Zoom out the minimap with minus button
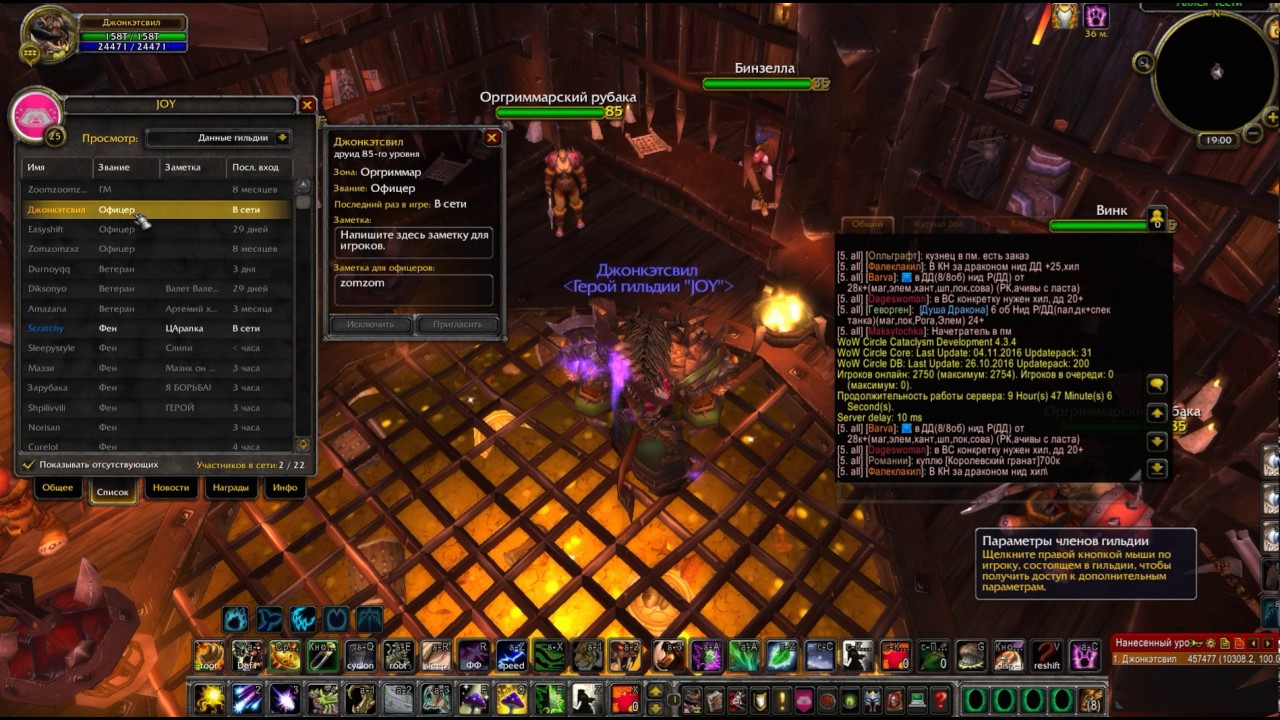The height and width of the screenshot is (720, 1280). [1253, 133]
